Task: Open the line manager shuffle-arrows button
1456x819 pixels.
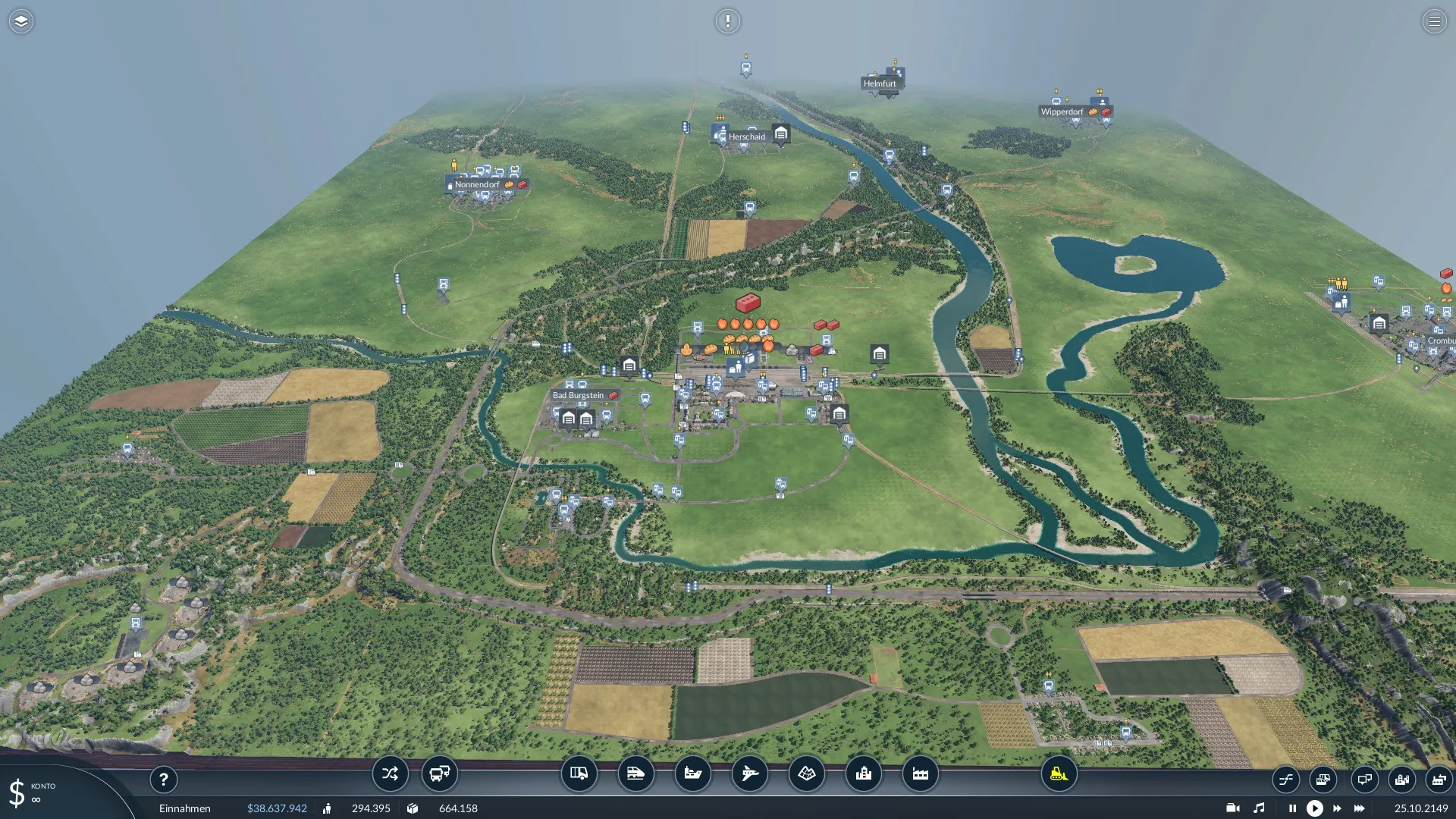Action: [390, 773]
